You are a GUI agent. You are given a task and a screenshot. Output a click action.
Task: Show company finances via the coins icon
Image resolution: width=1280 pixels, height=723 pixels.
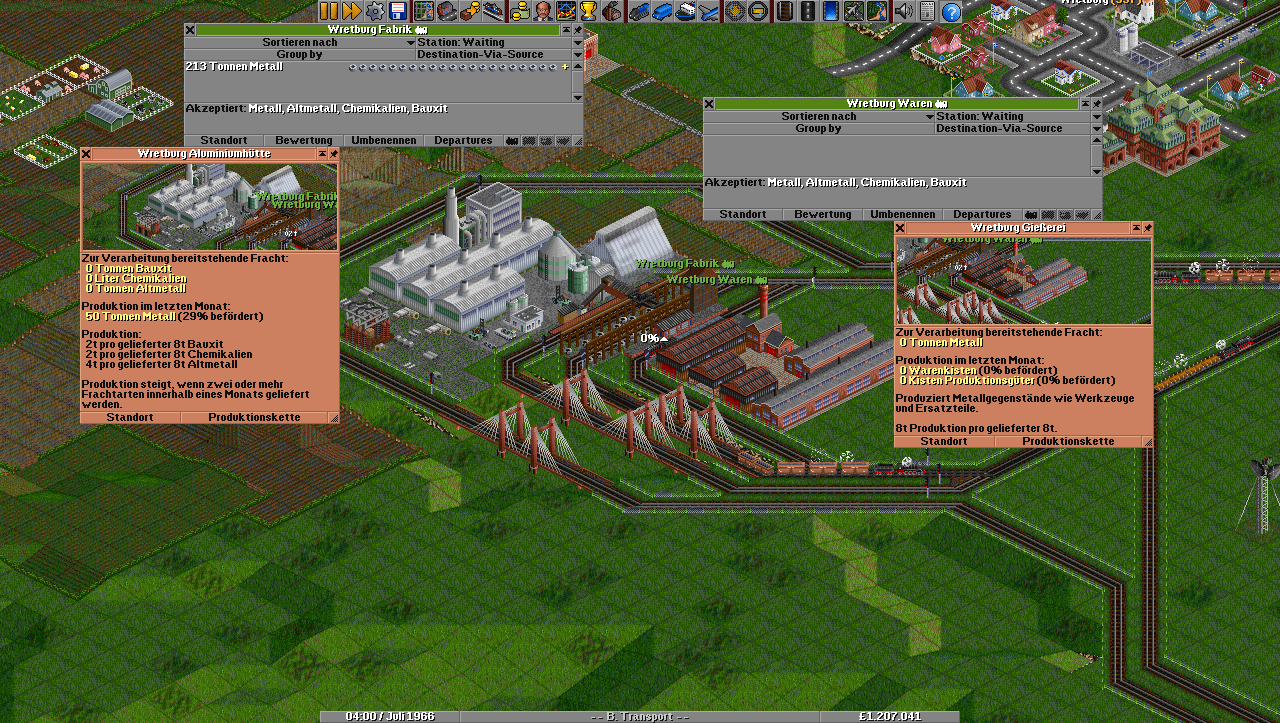[519, 11]
